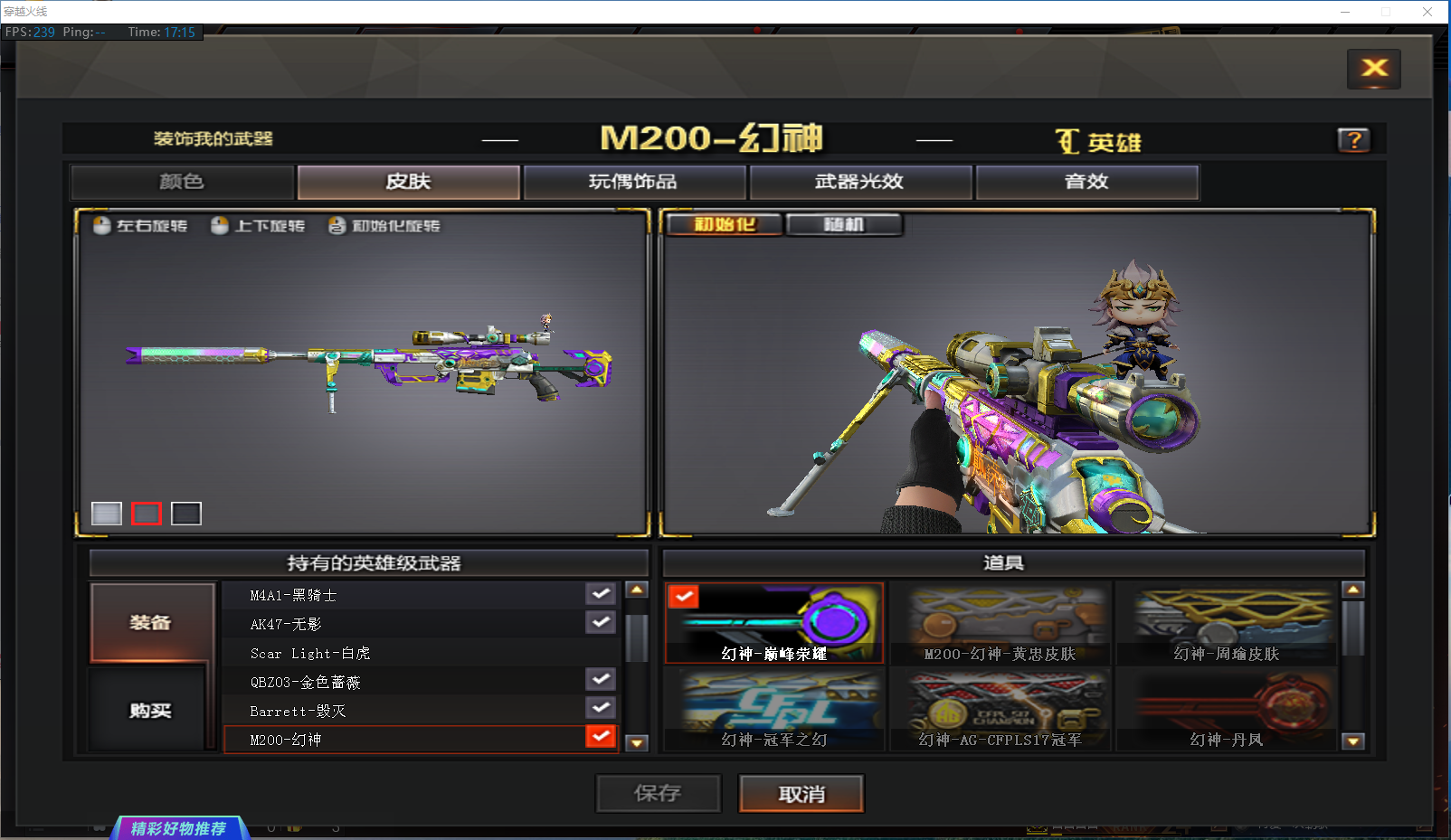Click the up arrow on the 道具 scrollbar

(x=1353, y=589)
